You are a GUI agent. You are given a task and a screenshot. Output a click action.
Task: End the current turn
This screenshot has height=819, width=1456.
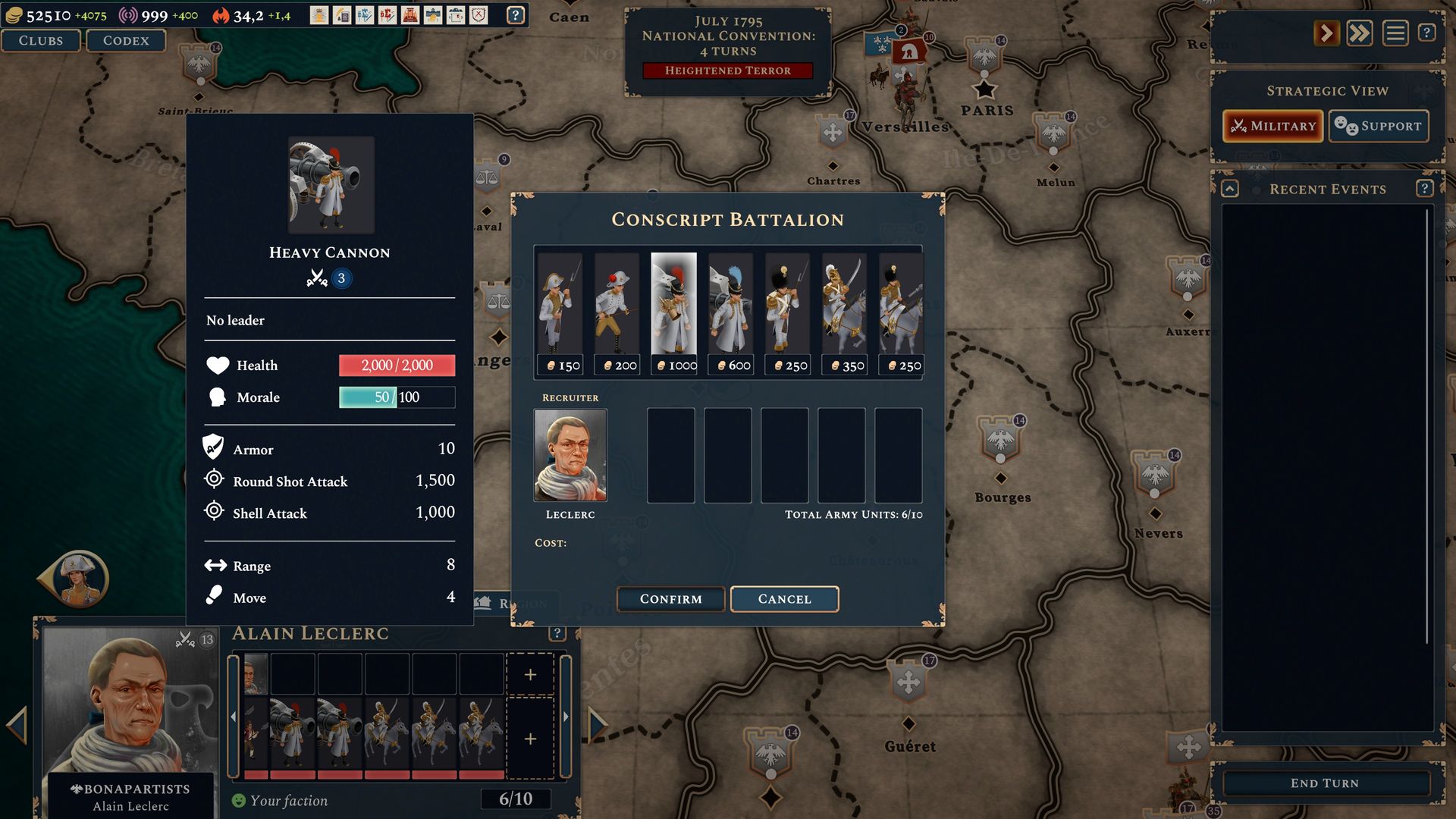(1324, 783)
